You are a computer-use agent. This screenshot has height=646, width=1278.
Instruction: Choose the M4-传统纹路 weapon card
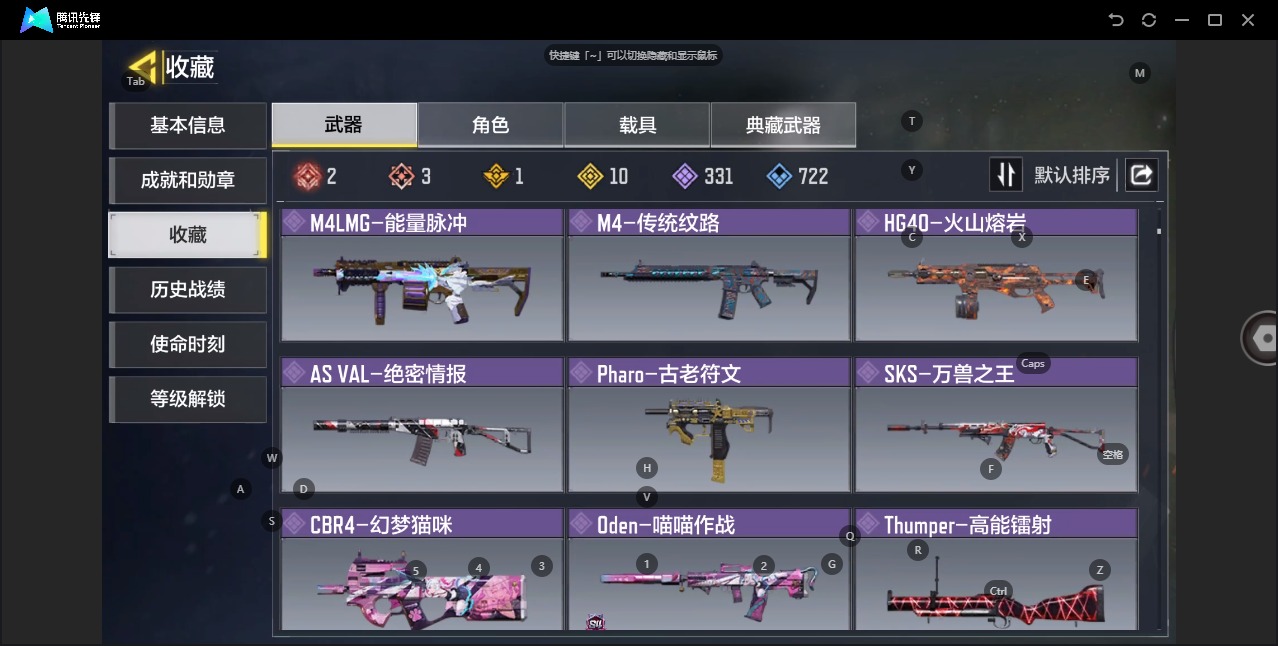pyautogui.click(x=709, y=276)
